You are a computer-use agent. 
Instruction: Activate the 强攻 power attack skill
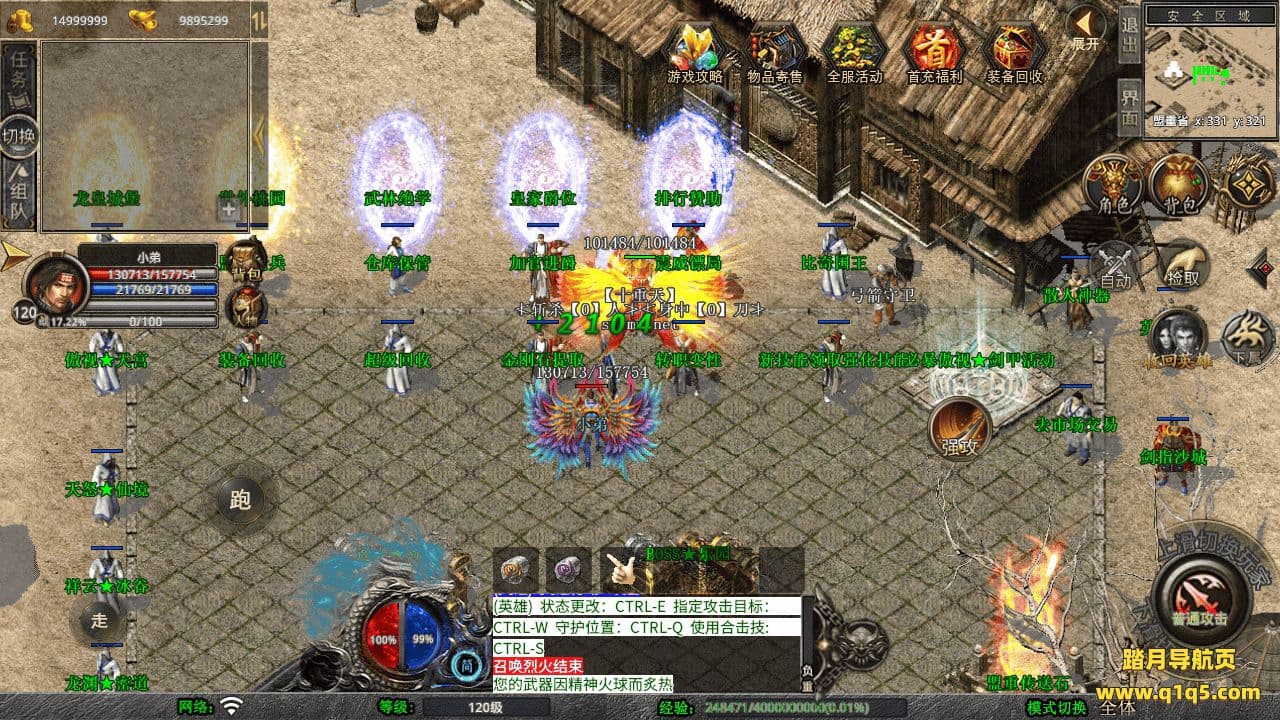click(x=960, y=430)
